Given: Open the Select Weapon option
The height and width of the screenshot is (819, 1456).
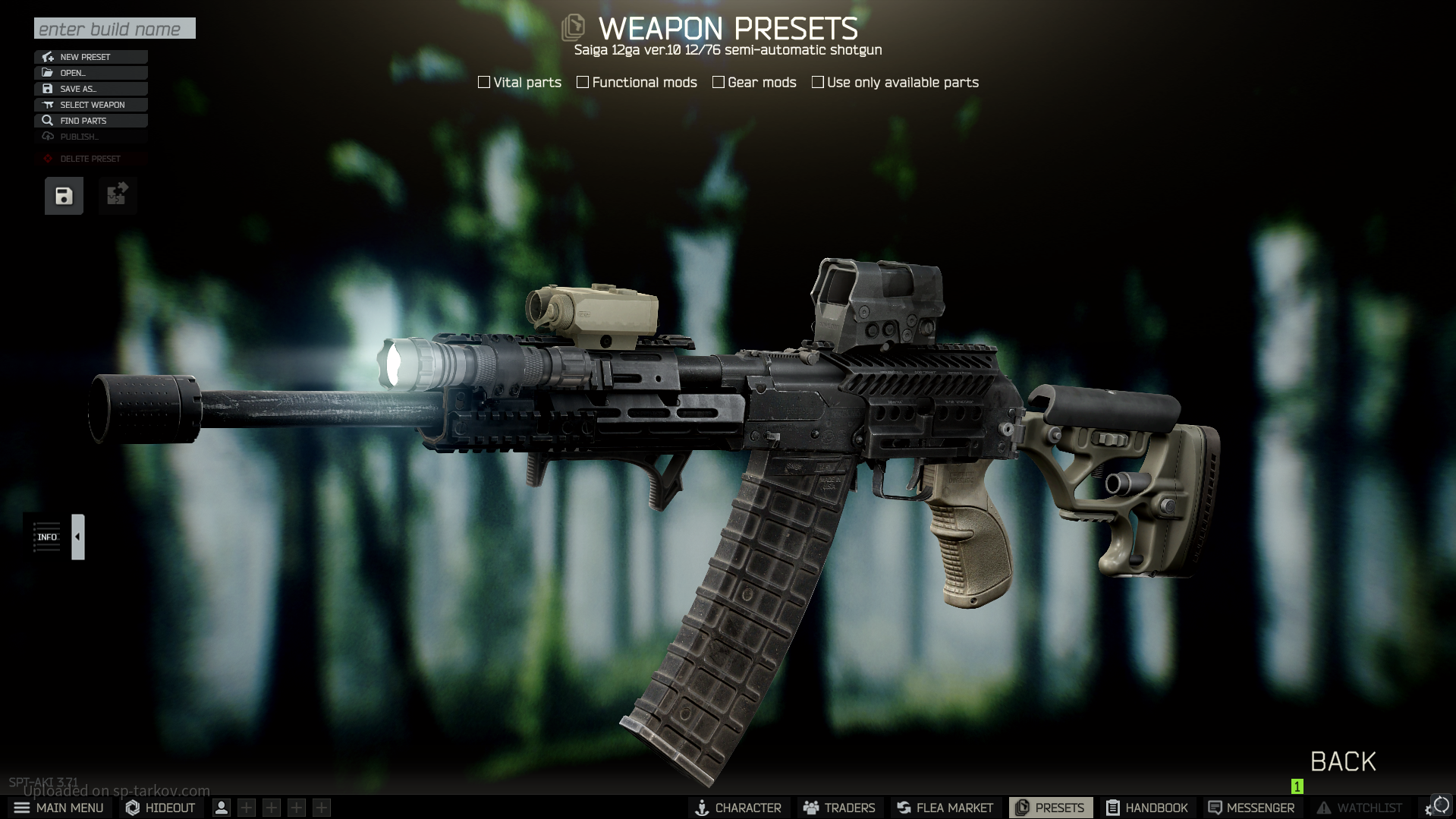Looking at the screenshot, I should (90, 105).
